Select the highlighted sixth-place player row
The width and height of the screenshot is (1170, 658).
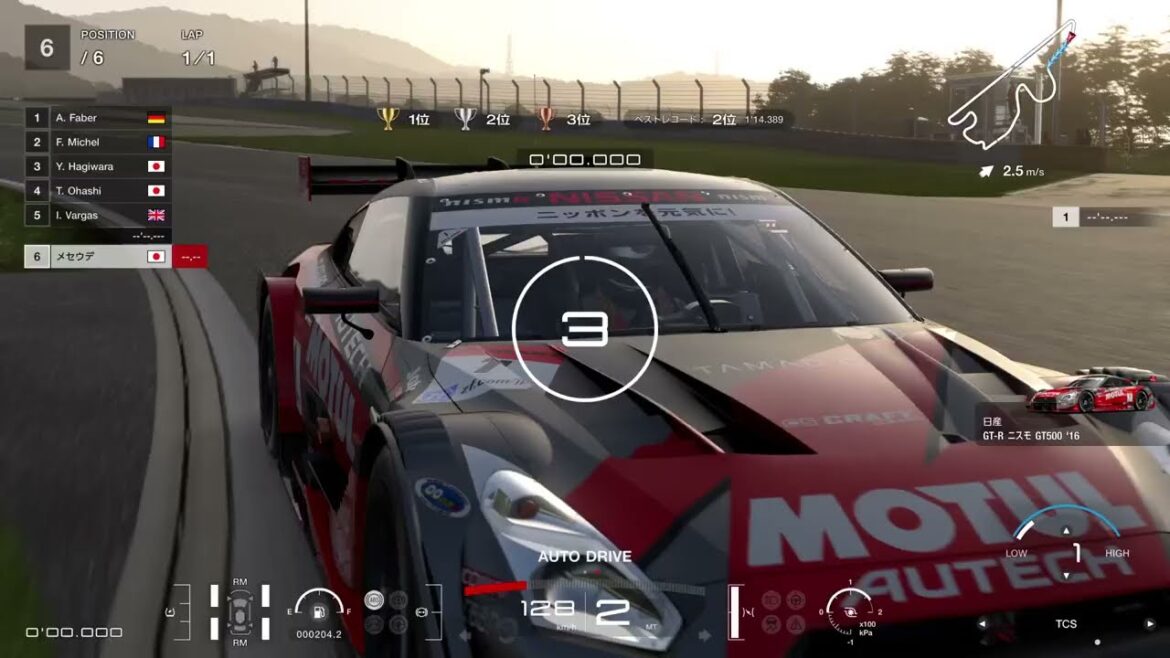coord(97,257)
